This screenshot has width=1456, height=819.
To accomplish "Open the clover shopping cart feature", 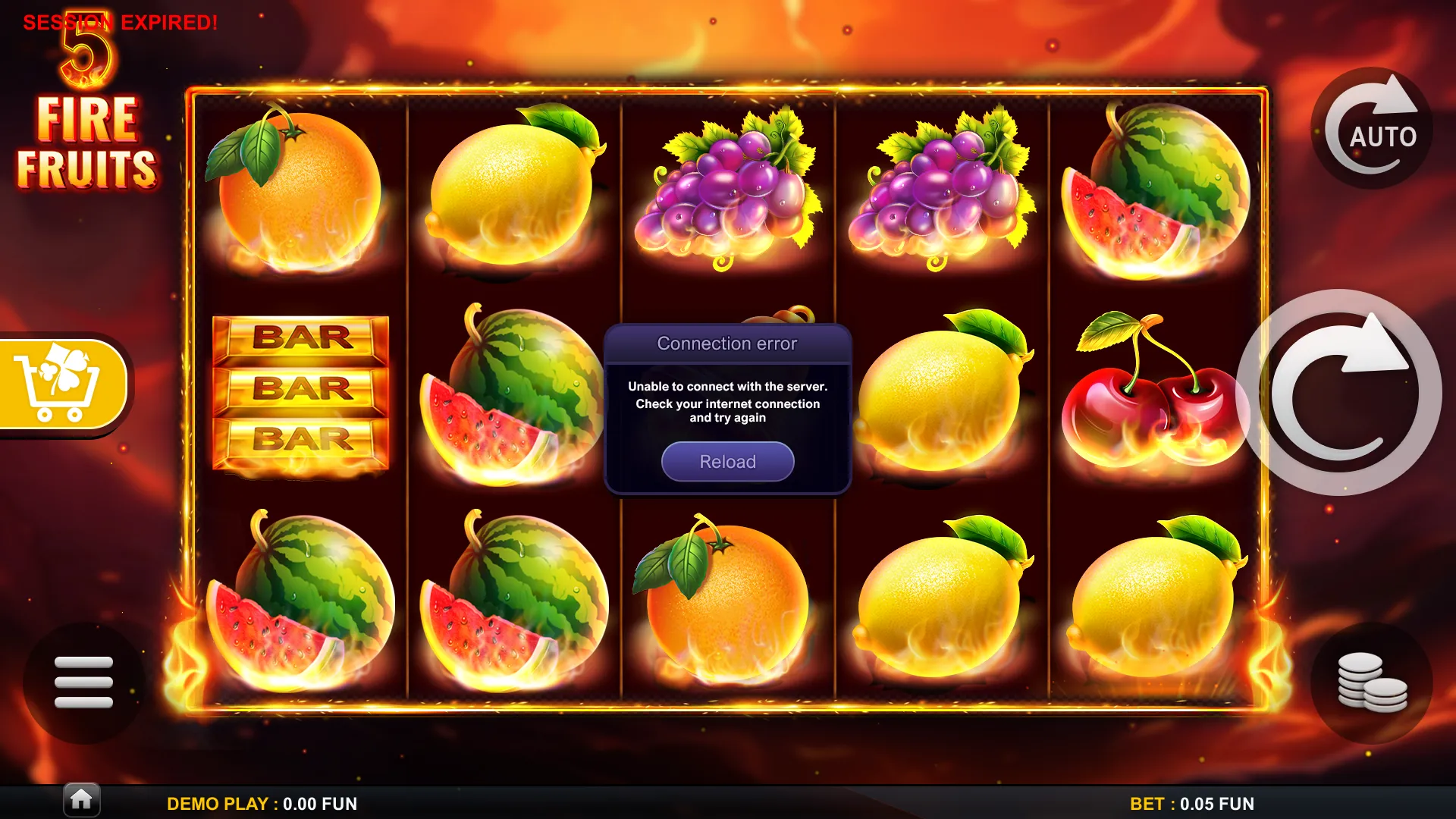I will (x=62, y=384).
